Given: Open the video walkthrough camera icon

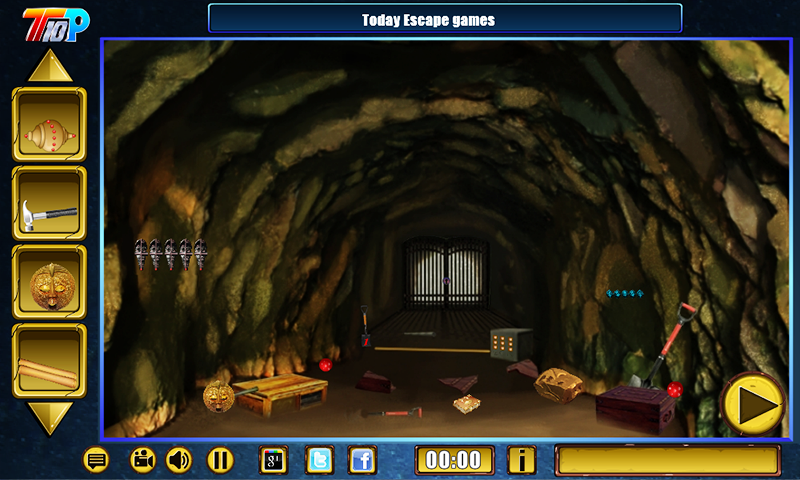Looking at the screenshot, I should pos(143,460).
